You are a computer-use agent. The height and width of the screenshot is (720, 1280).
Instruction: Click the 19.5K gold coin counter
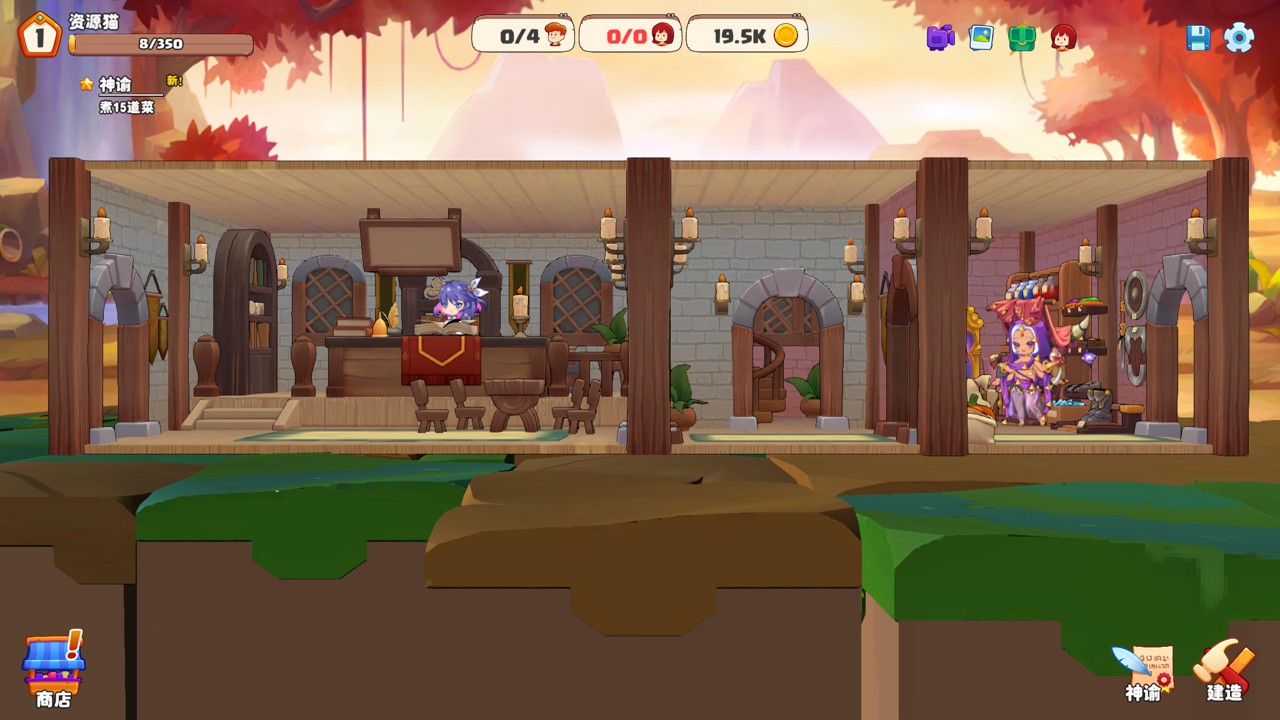(x=747, y=36)
